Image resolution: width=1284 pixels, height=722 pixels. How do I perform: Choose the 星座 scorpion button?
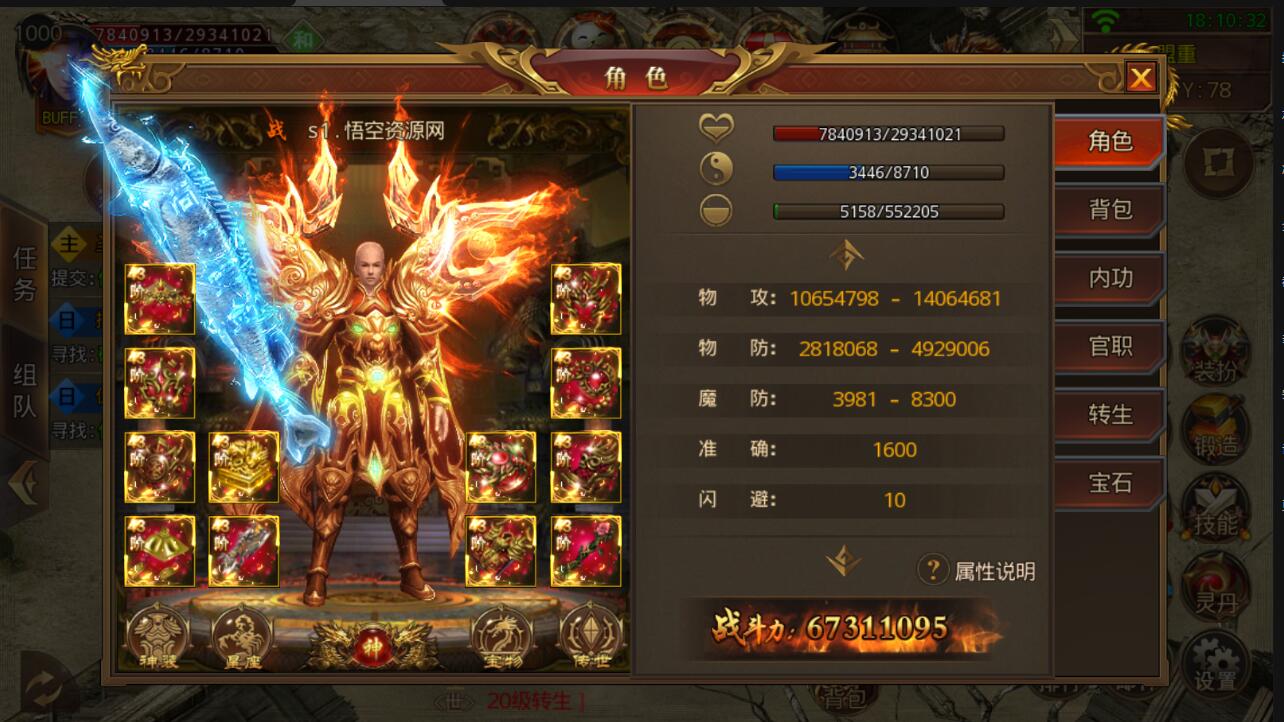click(243, 636)
